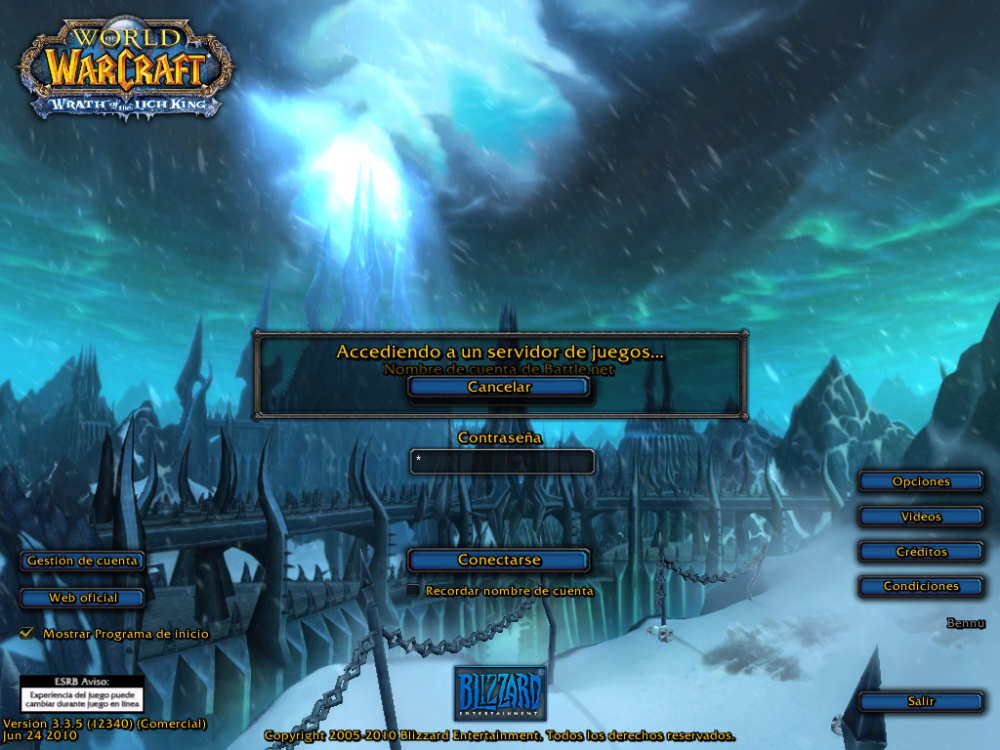Show the Créditos screen
1000x750 pixels.
(x=921, y=552)
